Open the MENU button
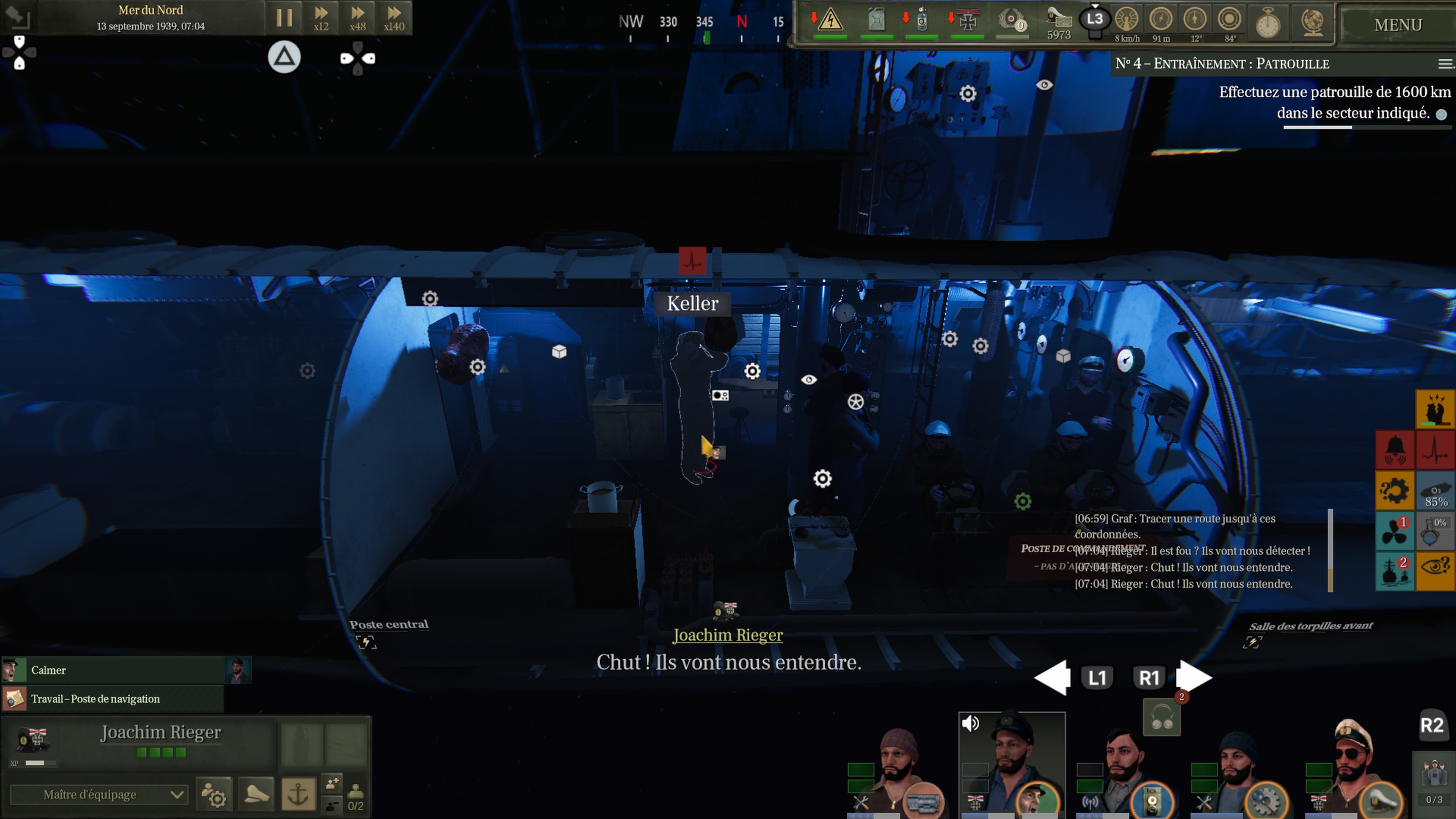1456x819 pixels. tap(1398, 25)
